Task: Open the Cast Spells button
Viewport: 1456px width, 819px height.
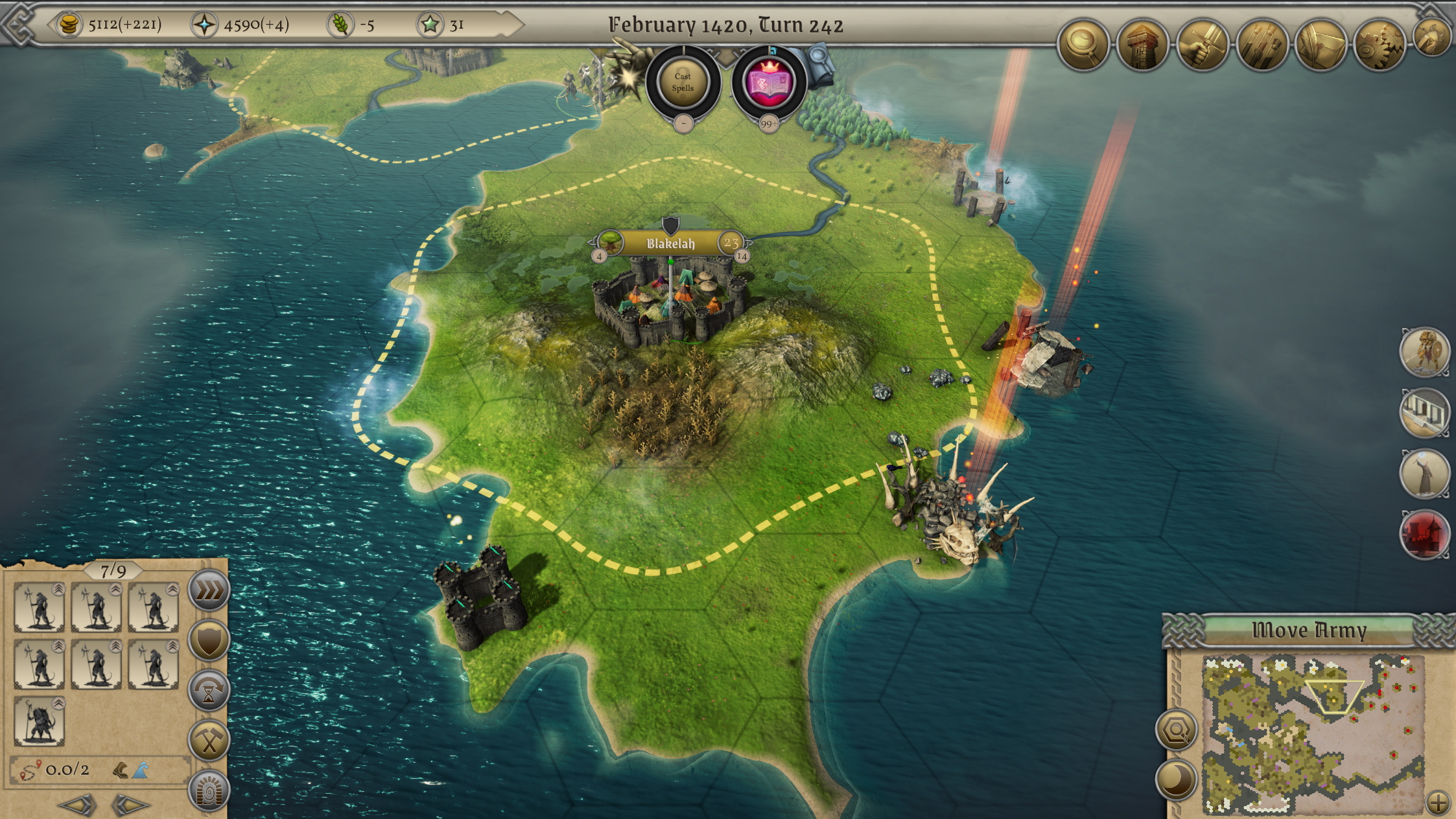Action: [x=683, y=82]
